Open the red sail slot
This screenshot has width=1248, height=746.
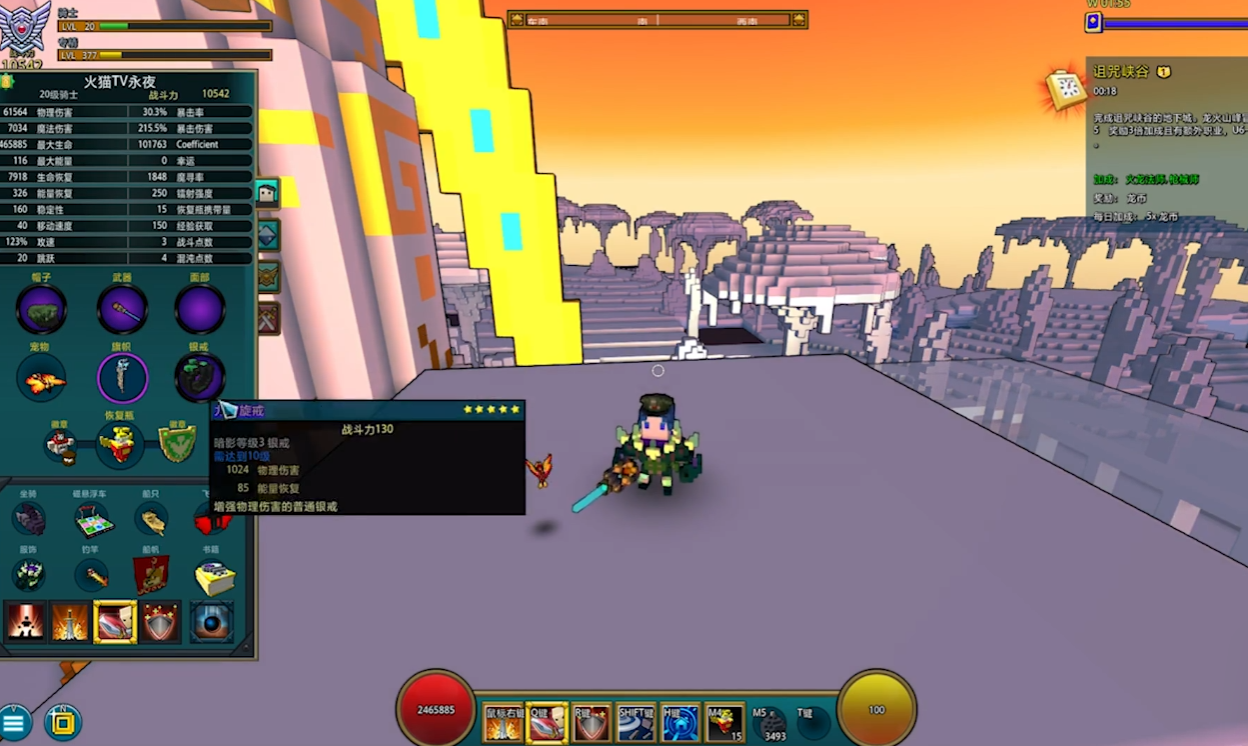point(152,575)
